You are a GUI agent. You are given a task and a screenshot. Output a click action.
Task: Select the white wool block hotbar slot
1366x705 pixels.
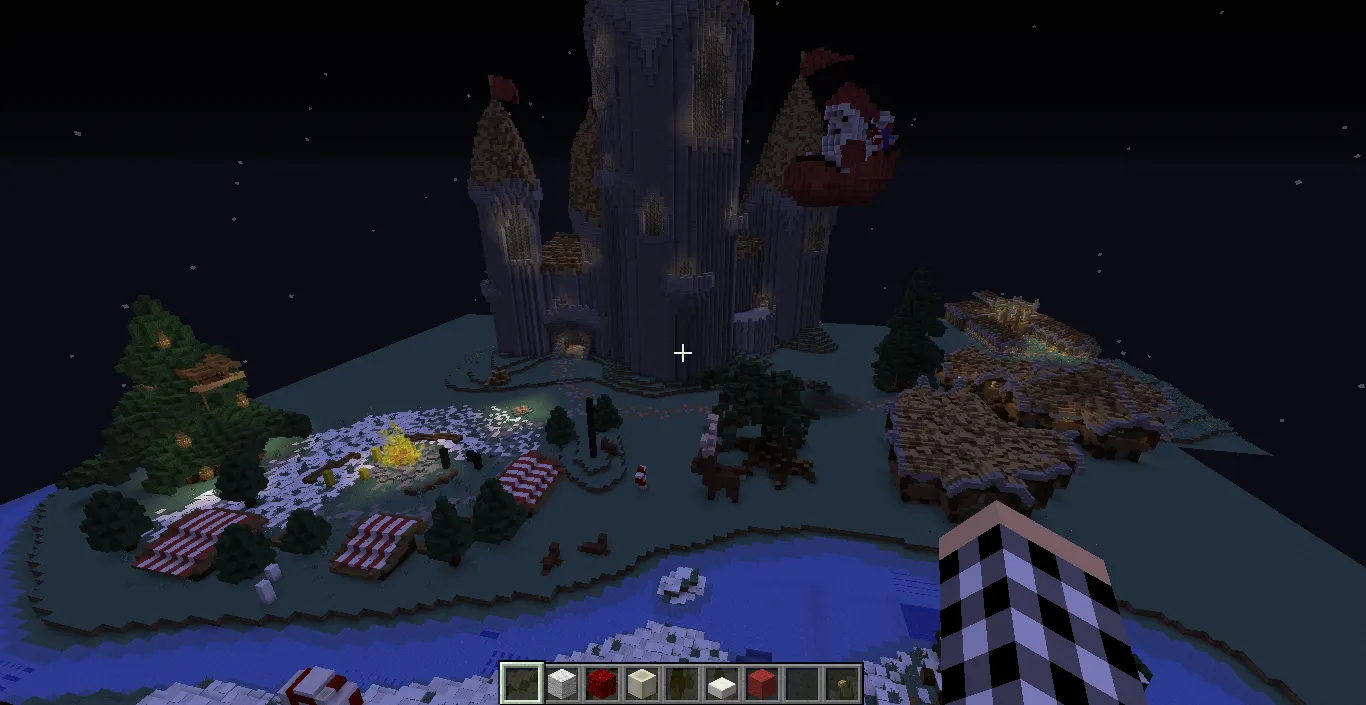[561, 684]
